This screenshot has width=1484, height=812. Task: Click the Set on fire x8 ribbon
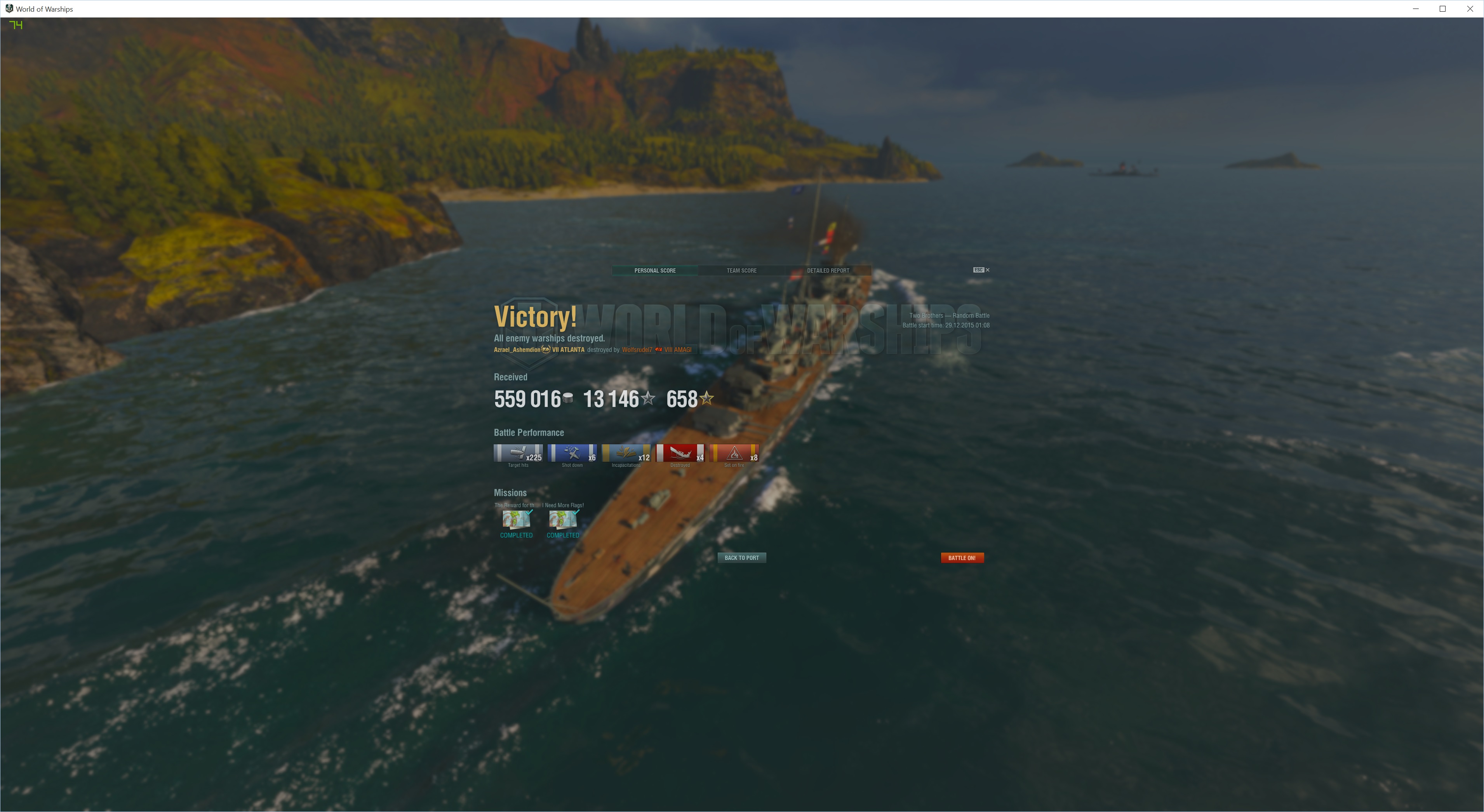coord(734,453)
